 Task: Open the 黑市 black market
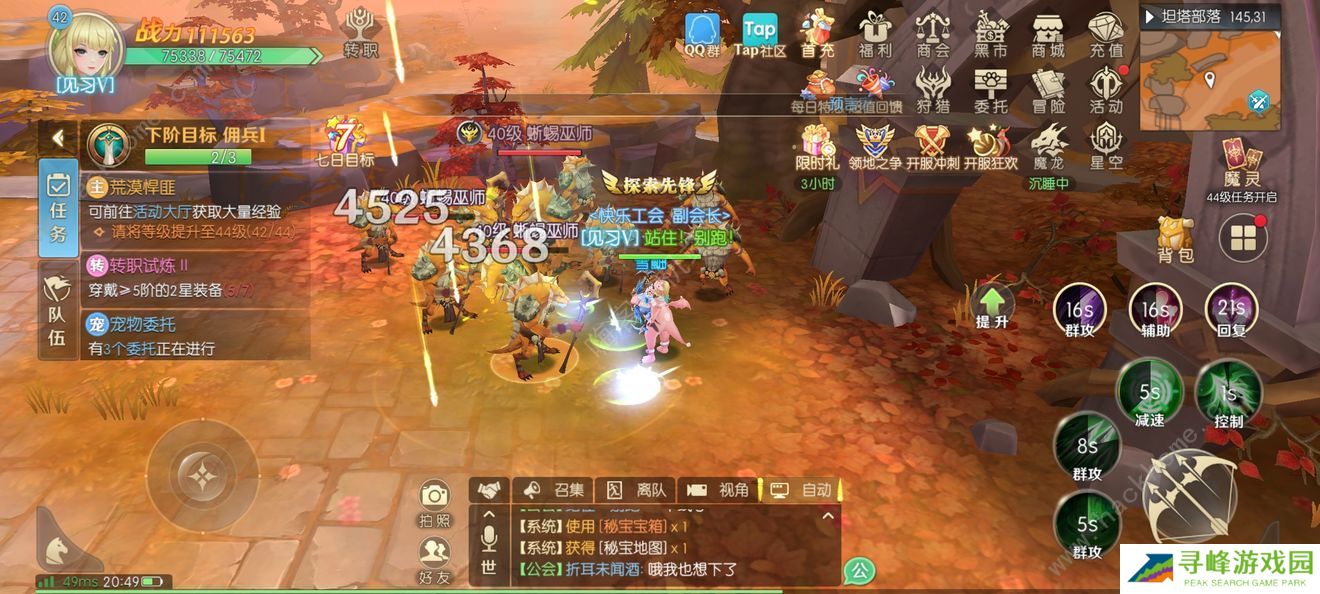[991, 34]
